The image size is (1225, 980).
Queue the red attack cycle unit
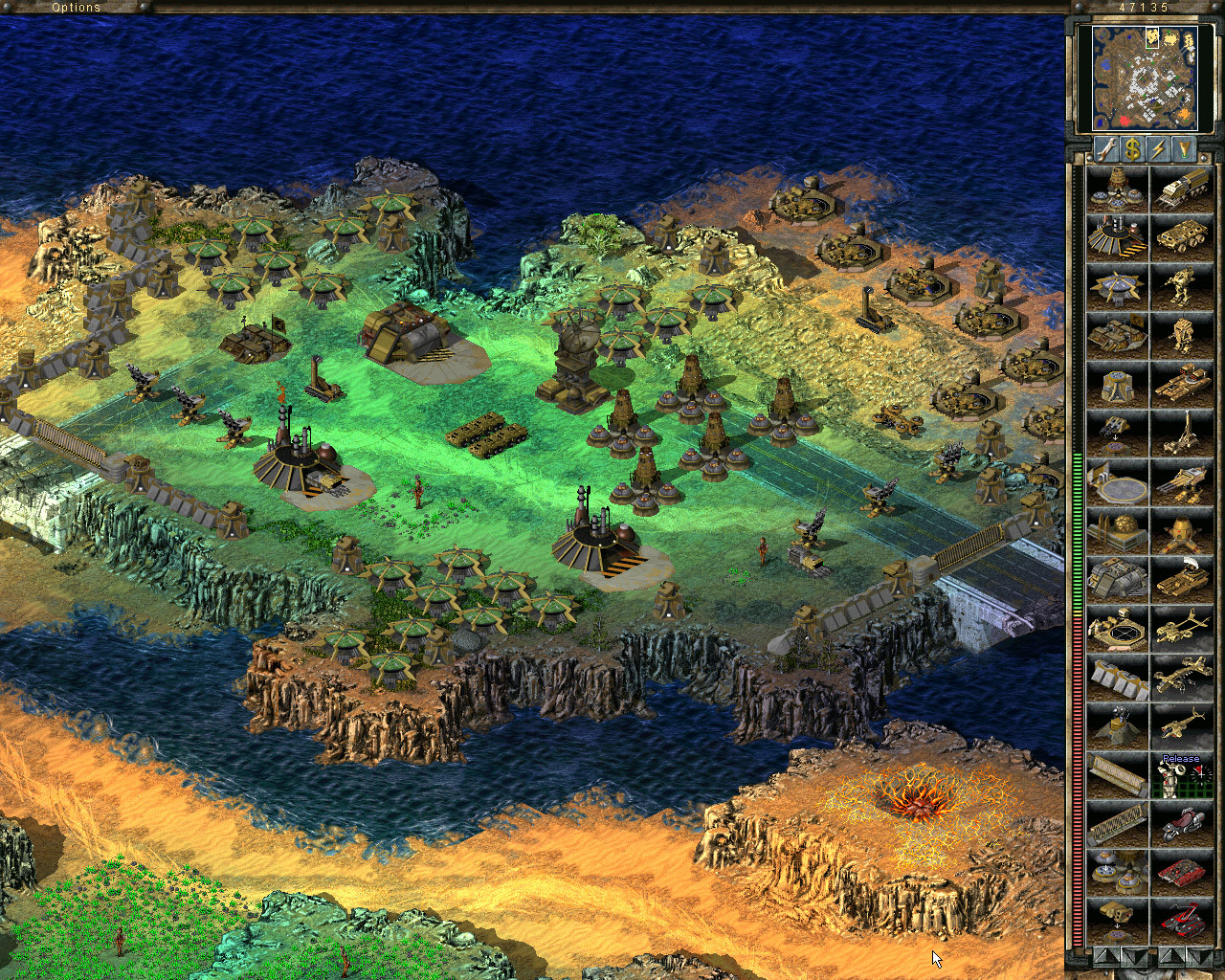[x=1182, y=823]
